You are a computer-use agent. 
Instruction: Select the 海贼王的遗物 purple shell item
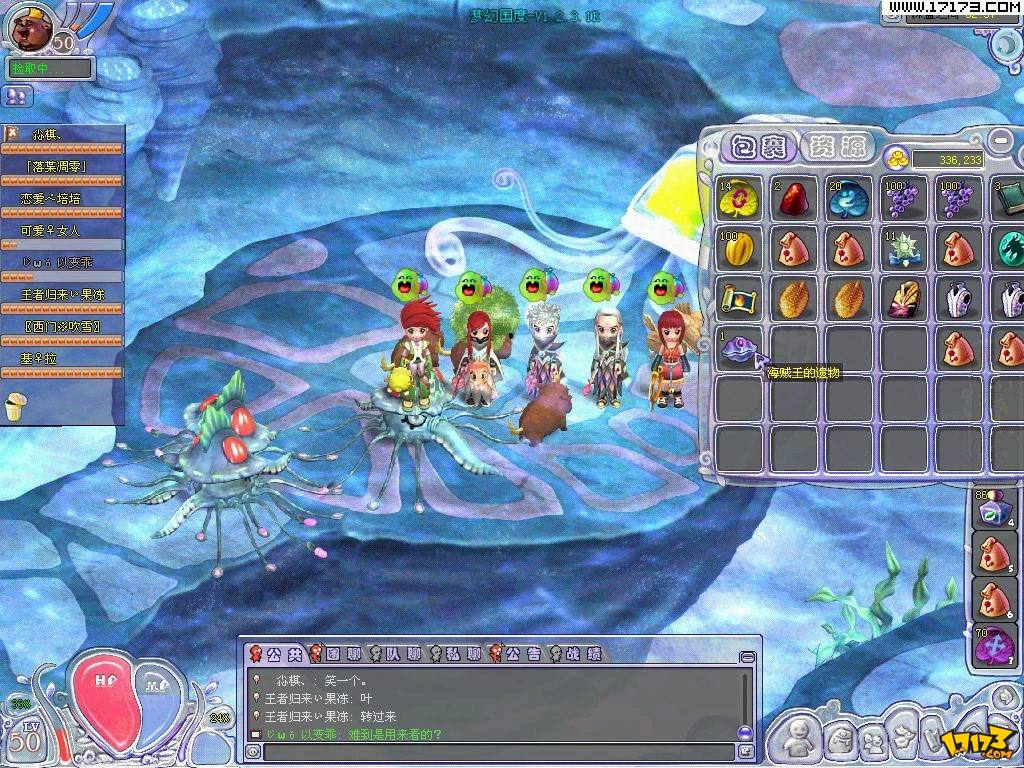(741, 350)
